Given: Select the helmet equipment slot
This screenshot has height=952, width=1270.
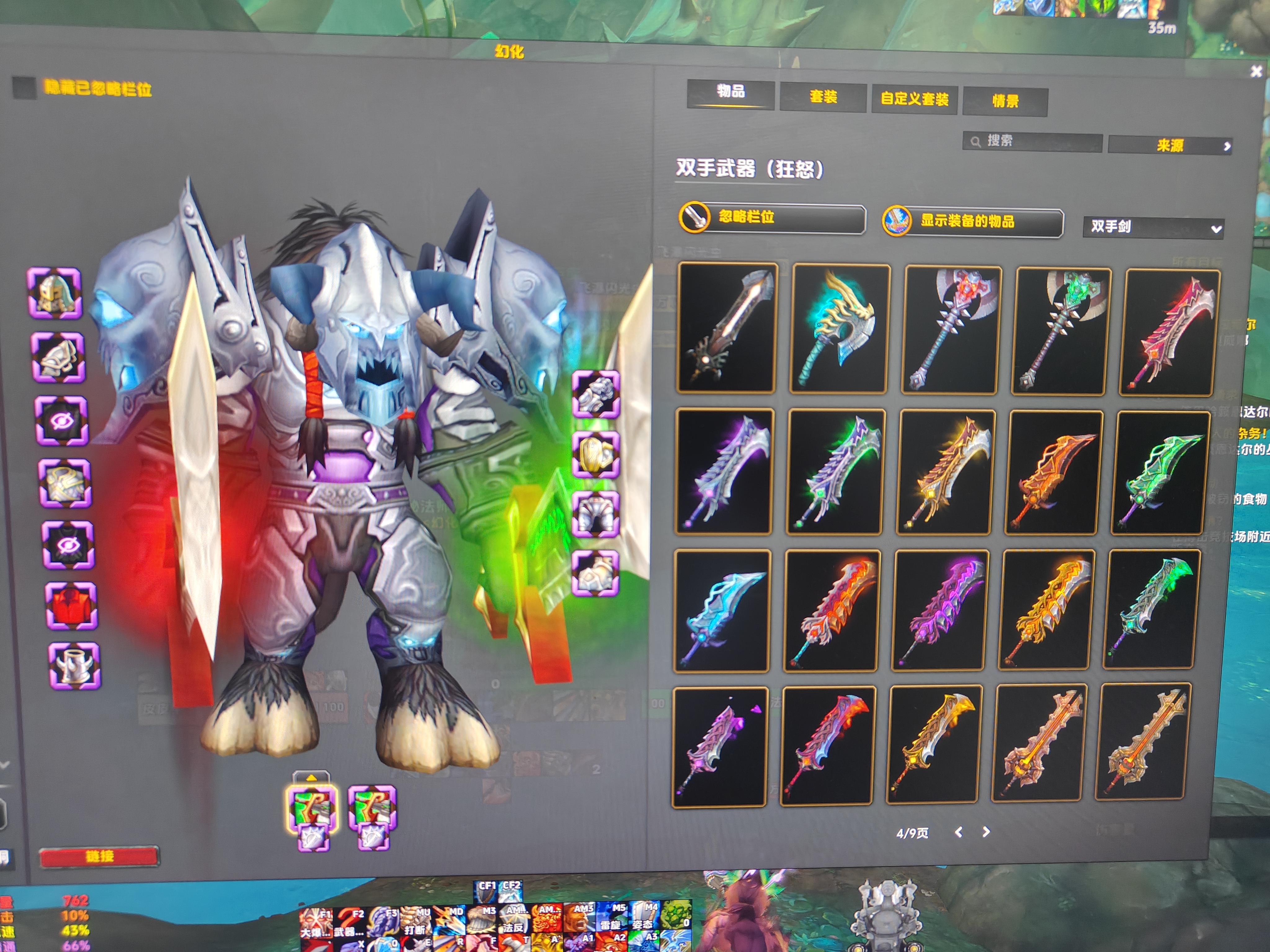Looking at the screenshot, I should point(55,293).
